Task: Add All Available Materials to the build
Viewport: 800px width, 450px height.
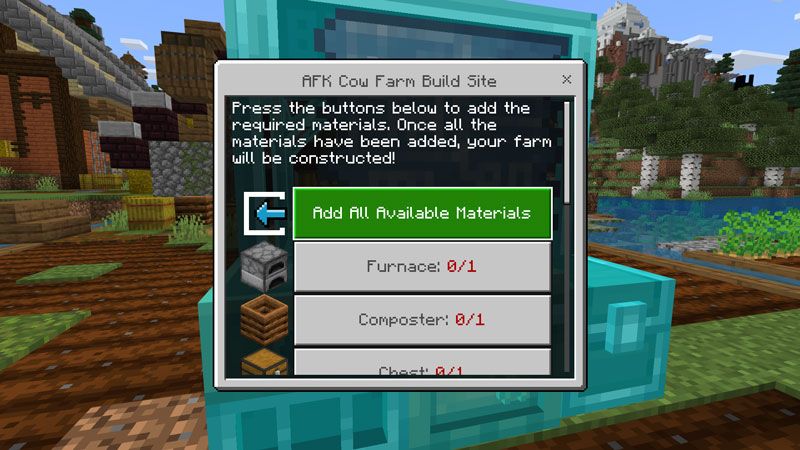Action: pyautogui.click(x=421, y=213)
